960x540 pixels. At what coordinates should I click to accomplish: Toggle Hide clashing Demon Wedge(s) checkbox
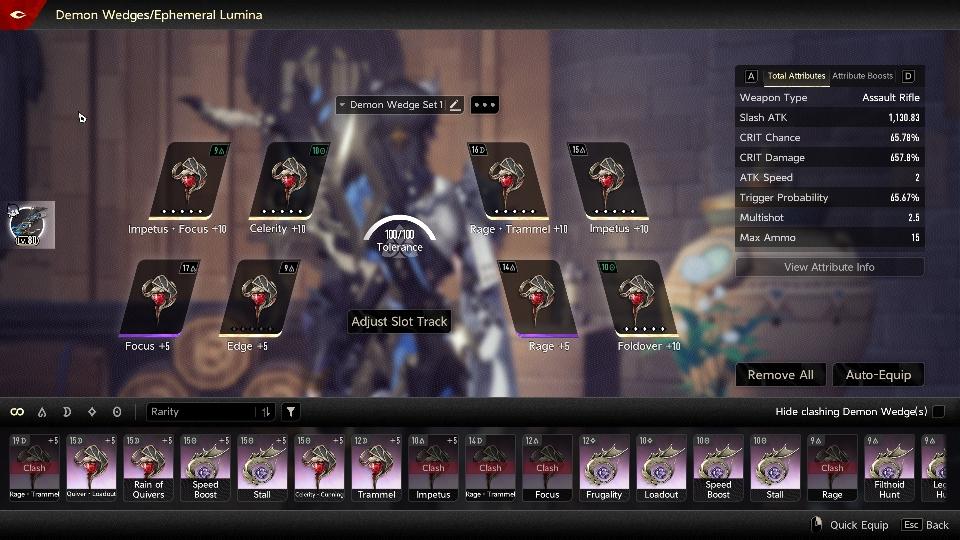click(938, 412)
